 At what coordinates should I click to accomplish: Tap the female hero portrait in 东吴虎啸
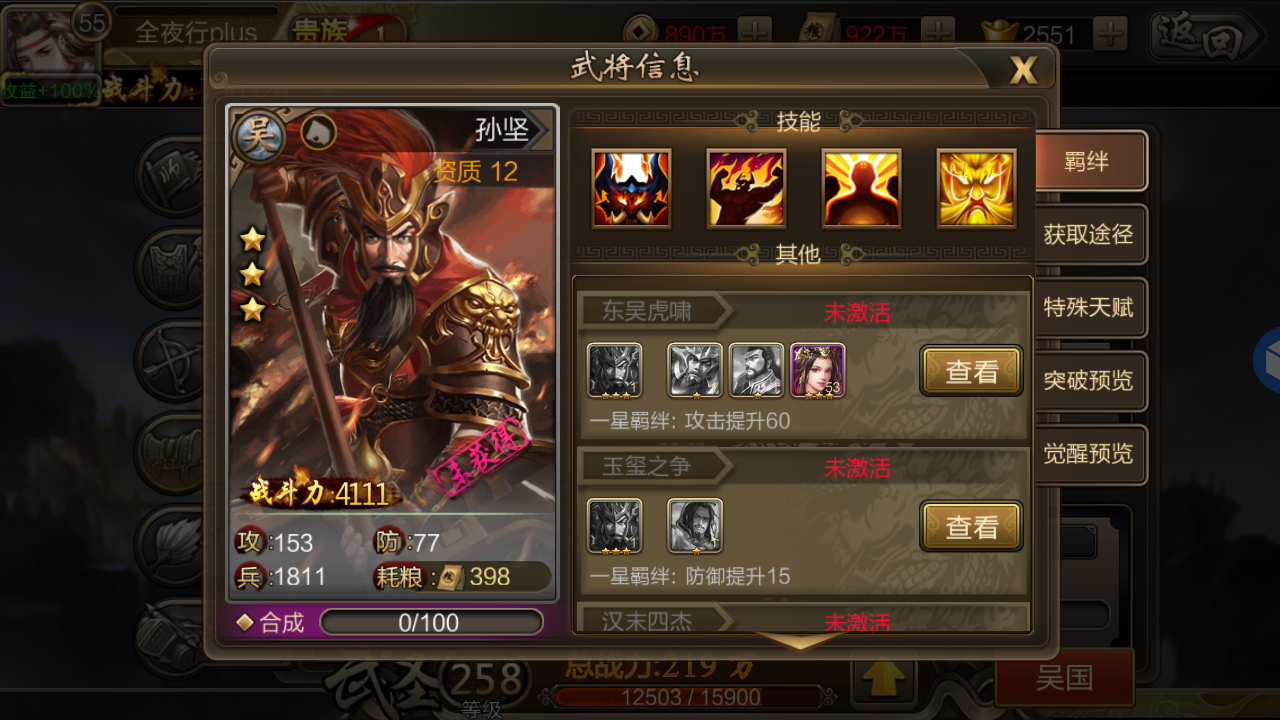point(818,370)
